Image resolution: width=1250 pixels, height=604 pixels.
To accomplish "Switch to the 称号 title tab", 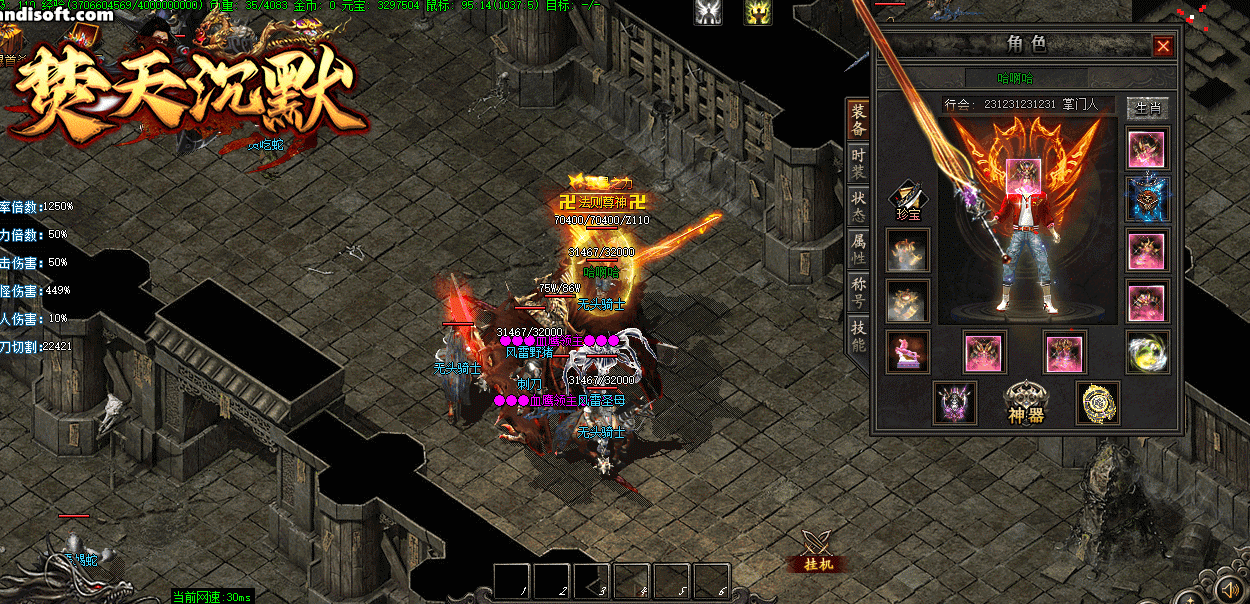I will click(858, 292).
